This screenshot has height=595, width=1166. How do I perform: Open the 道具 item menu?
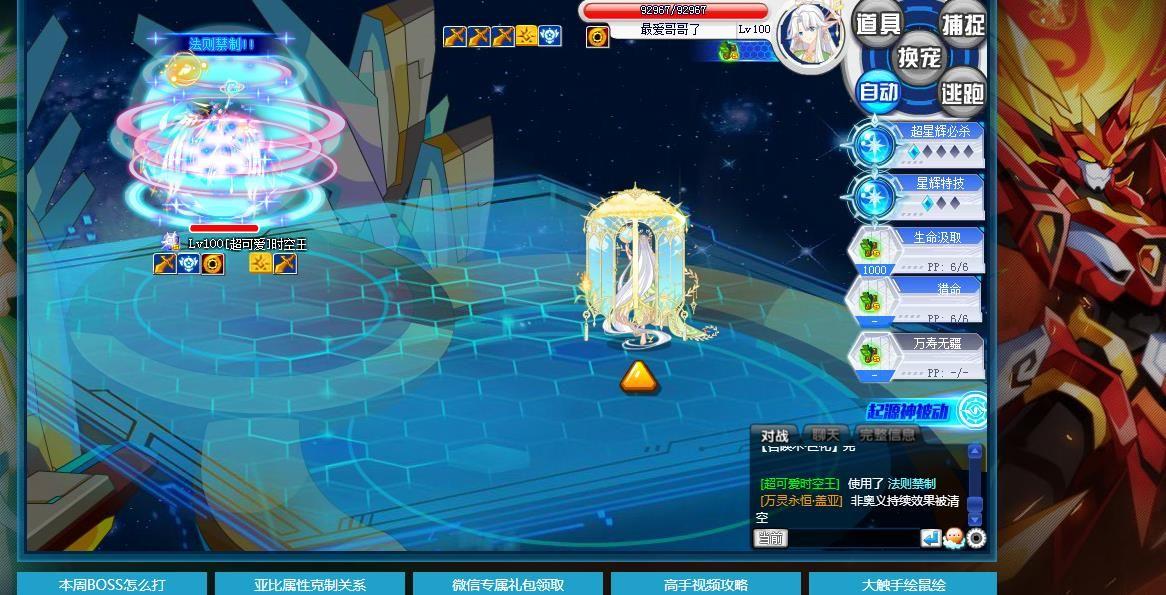877,24
